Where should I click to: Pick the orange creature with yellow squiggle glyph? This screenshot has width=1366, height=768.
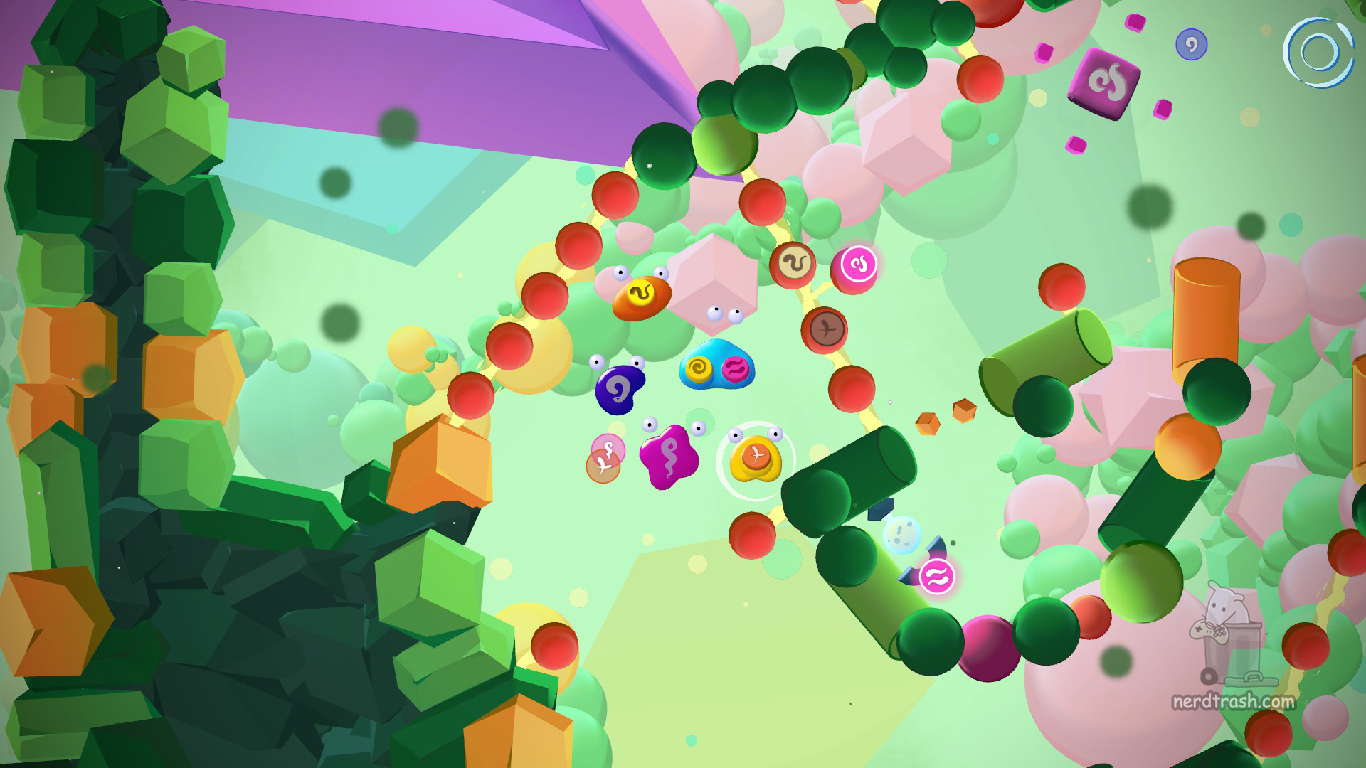pyautogui.click(x=641, y=297)
